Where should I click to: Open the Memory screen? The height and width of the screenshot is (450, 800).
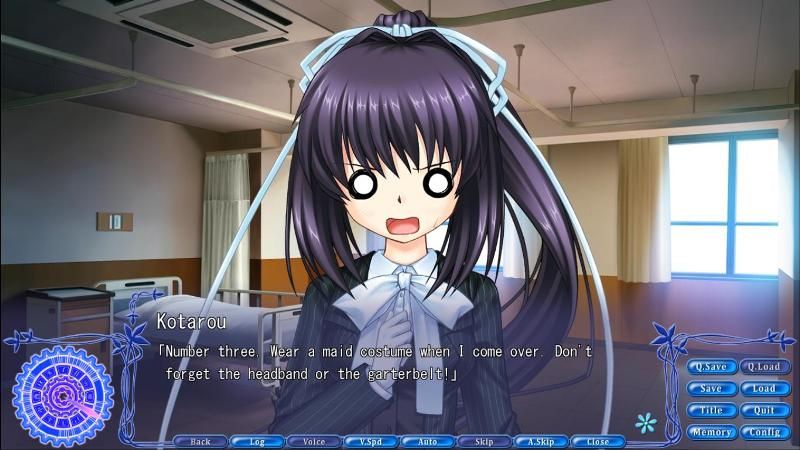[711, 432]
